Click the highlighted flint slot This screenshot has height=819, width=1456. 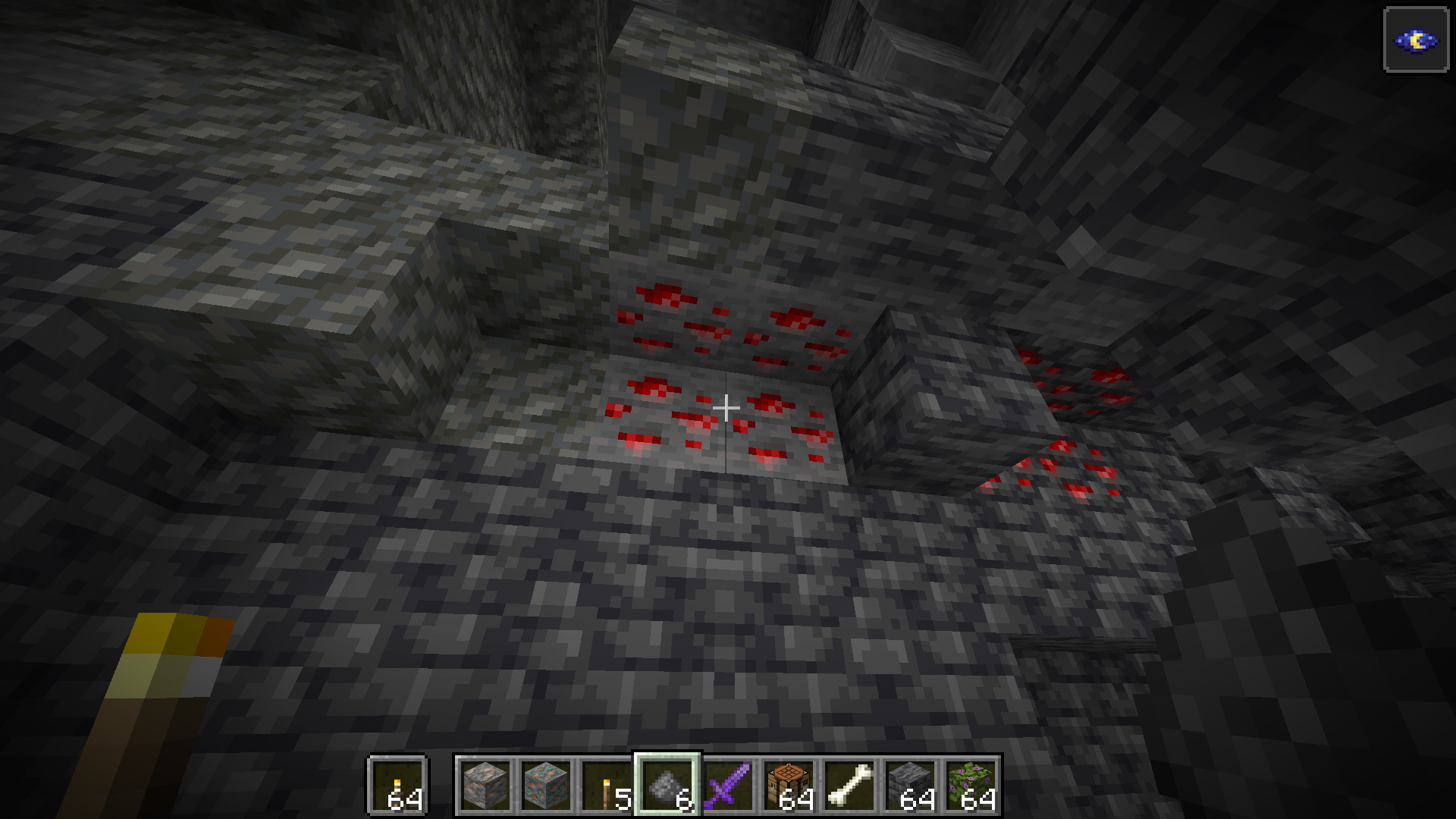point(667,785)
